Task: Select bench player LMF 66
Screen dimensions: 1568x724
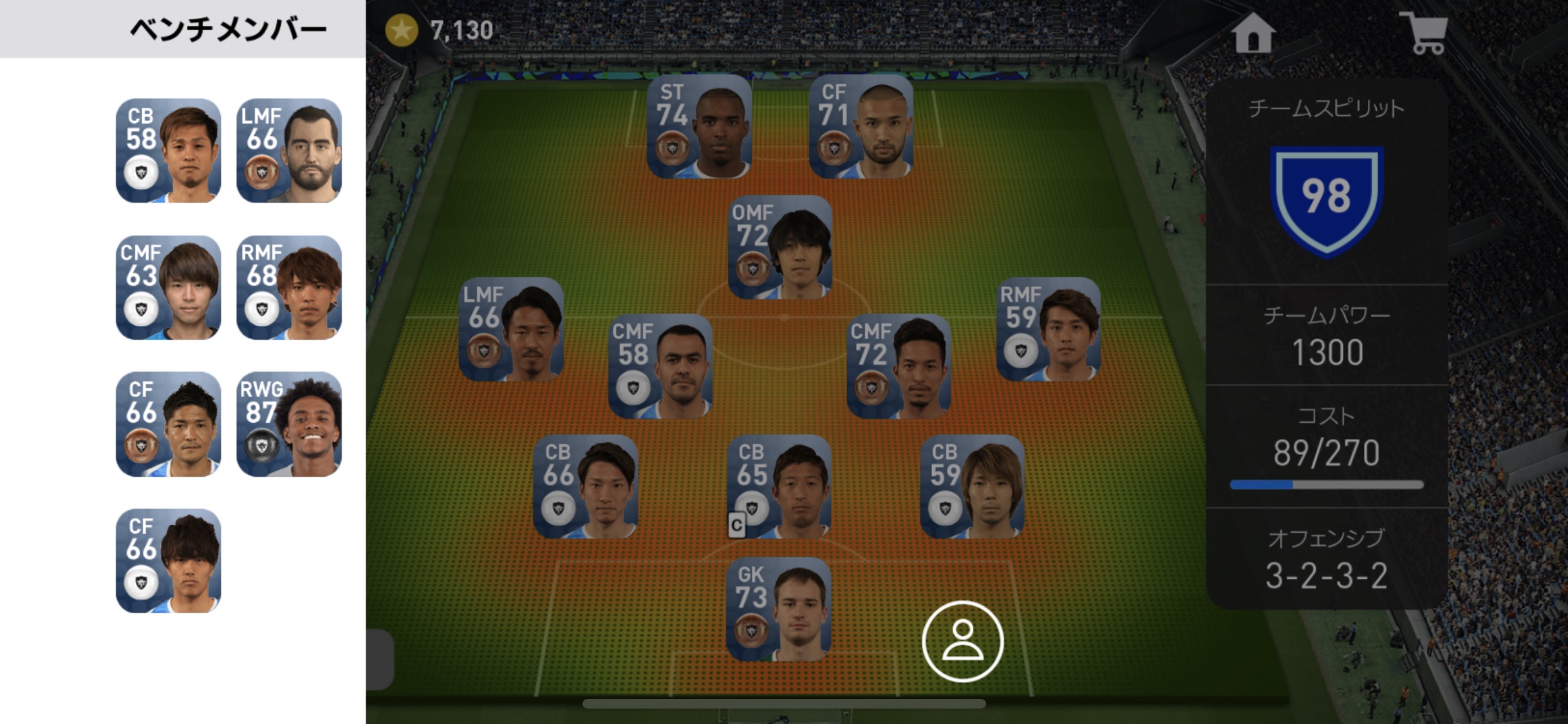Action: (x=289, y=151)
